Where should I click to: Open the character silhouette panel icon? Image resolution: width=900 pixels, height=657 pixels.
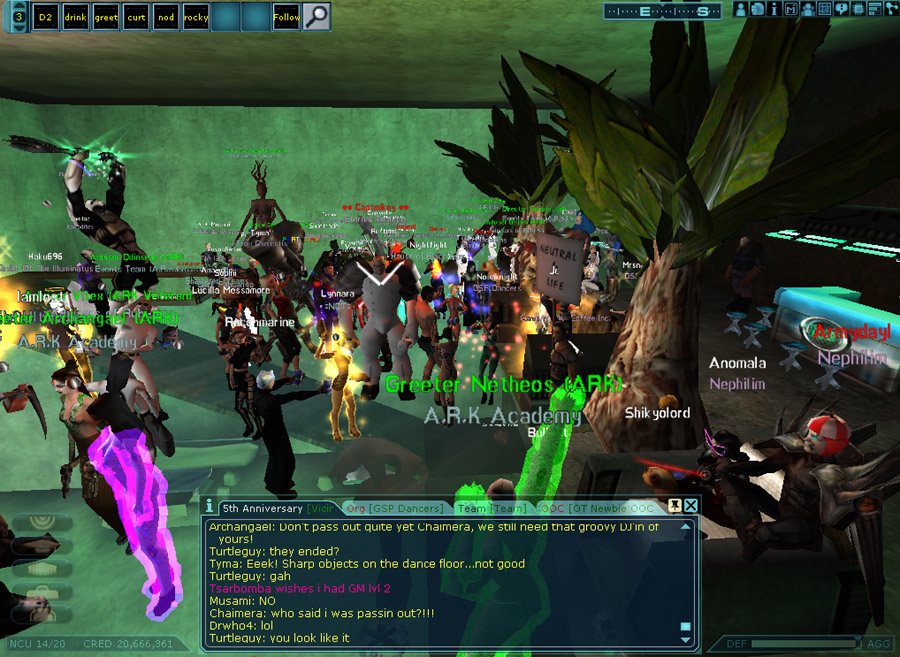[741, 9]
